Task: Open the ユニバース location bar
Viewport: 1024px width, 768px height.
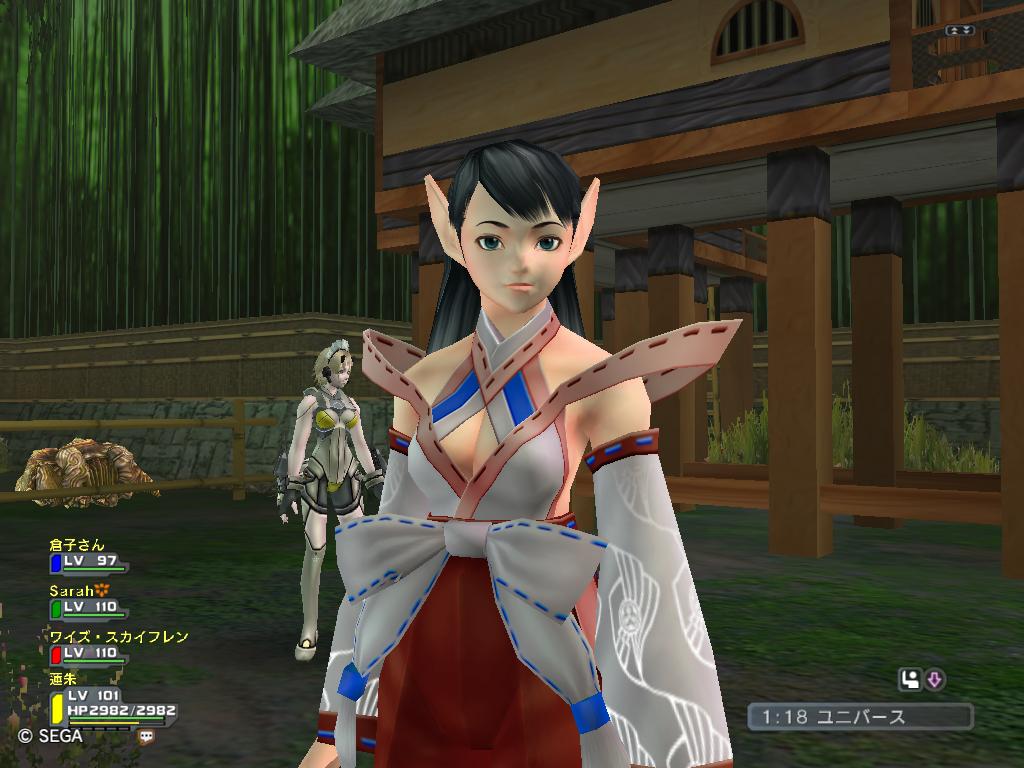Action: click(860, 717)
